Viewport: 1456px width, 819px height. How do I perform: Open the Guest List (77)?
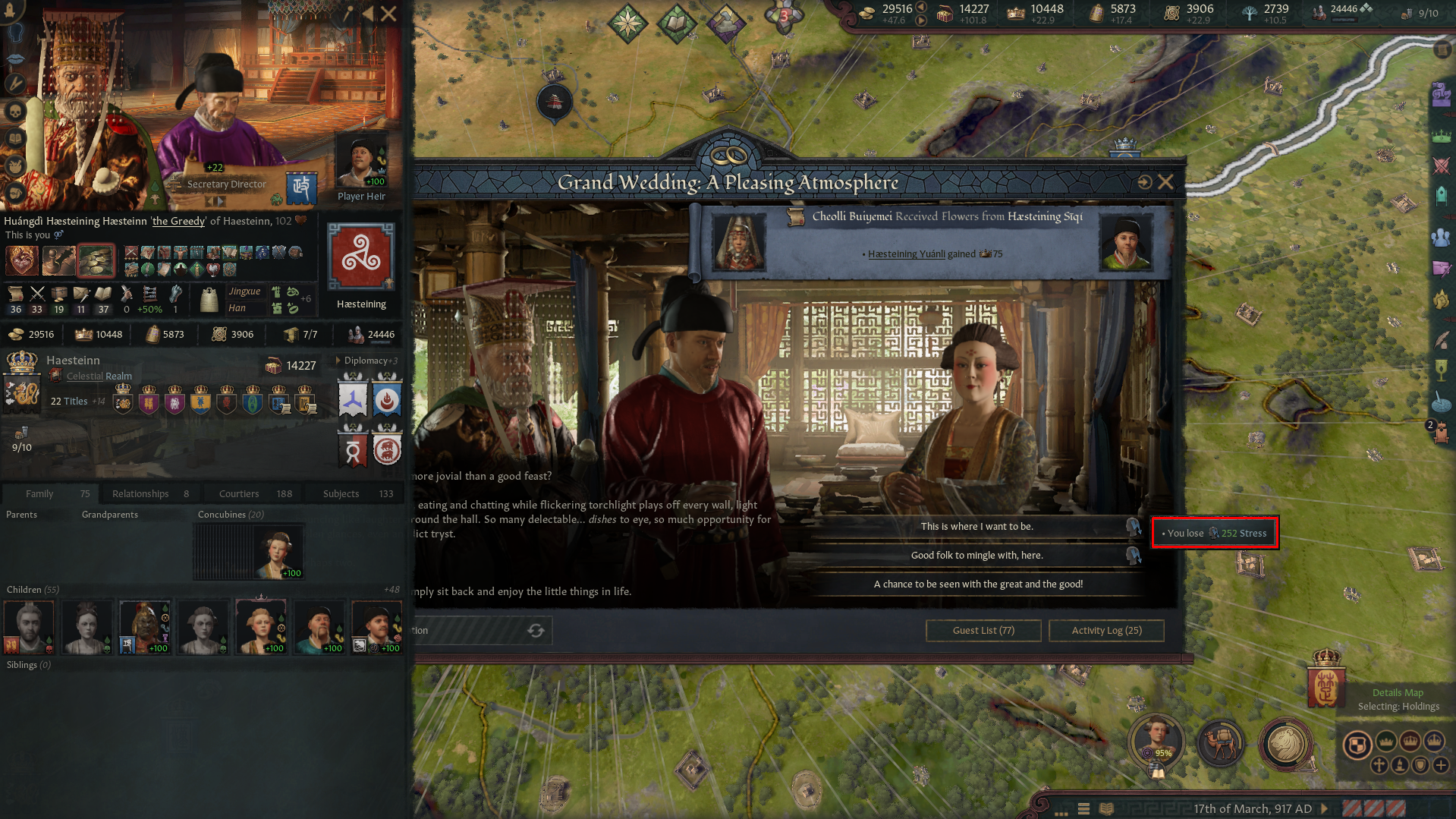(983, 631)
